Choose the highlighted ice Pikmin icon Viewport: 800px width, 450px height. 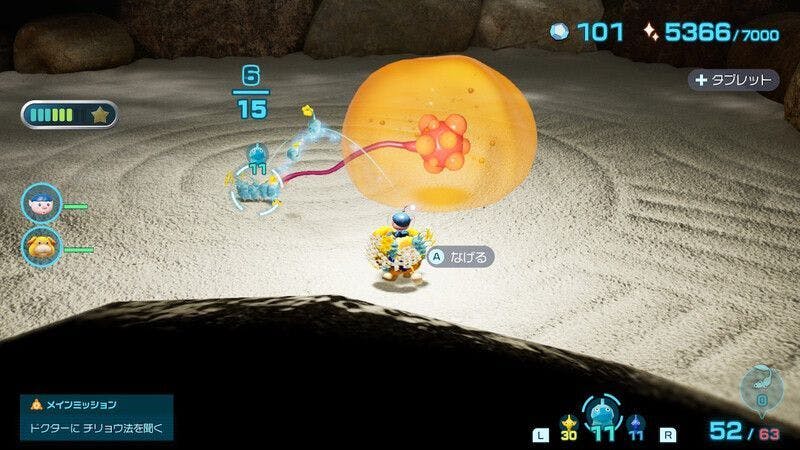click(602, 413)
